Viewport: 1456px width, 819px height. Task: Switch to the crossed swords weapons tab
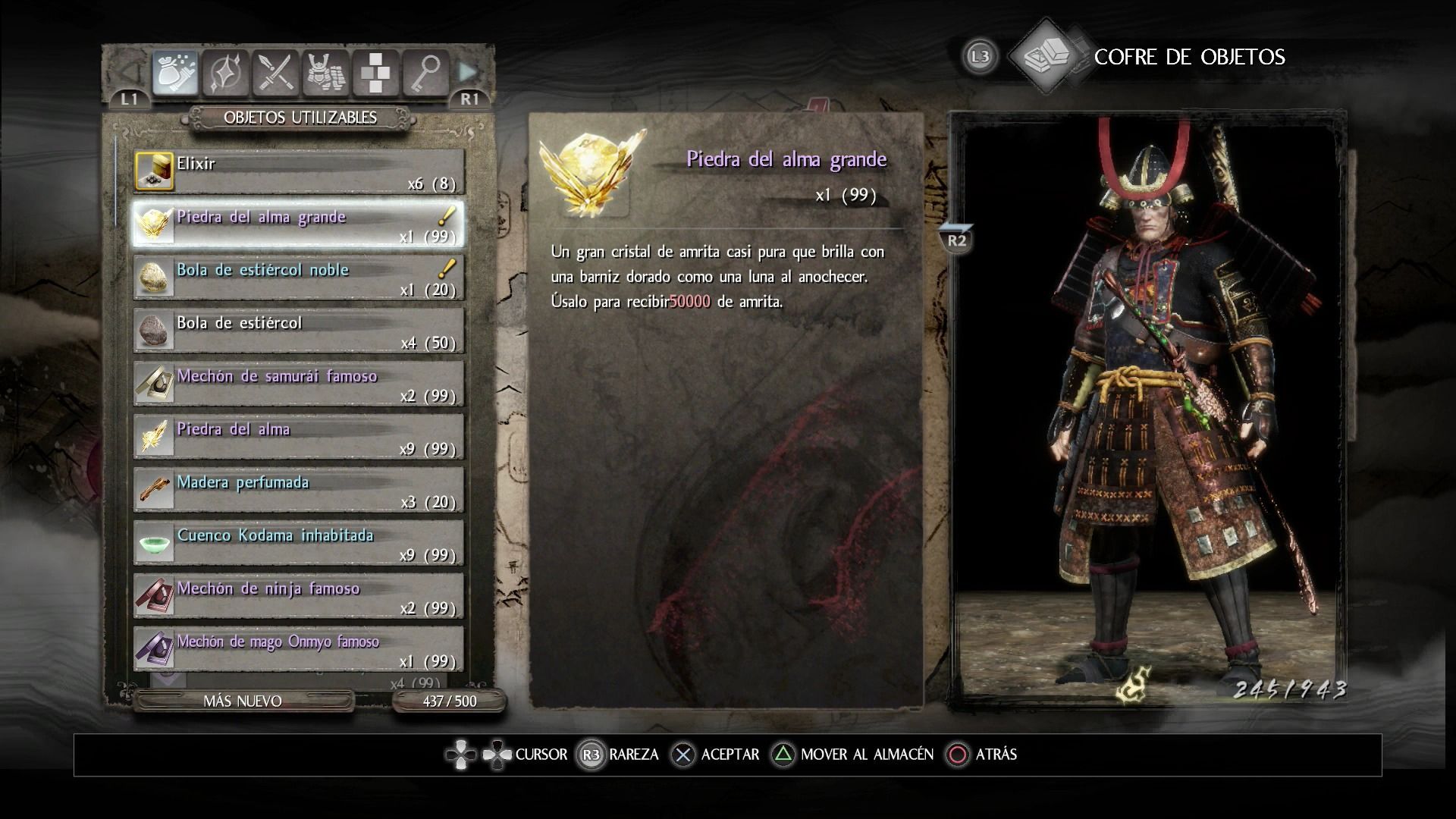pyautogui.click(x=275, y=74)
